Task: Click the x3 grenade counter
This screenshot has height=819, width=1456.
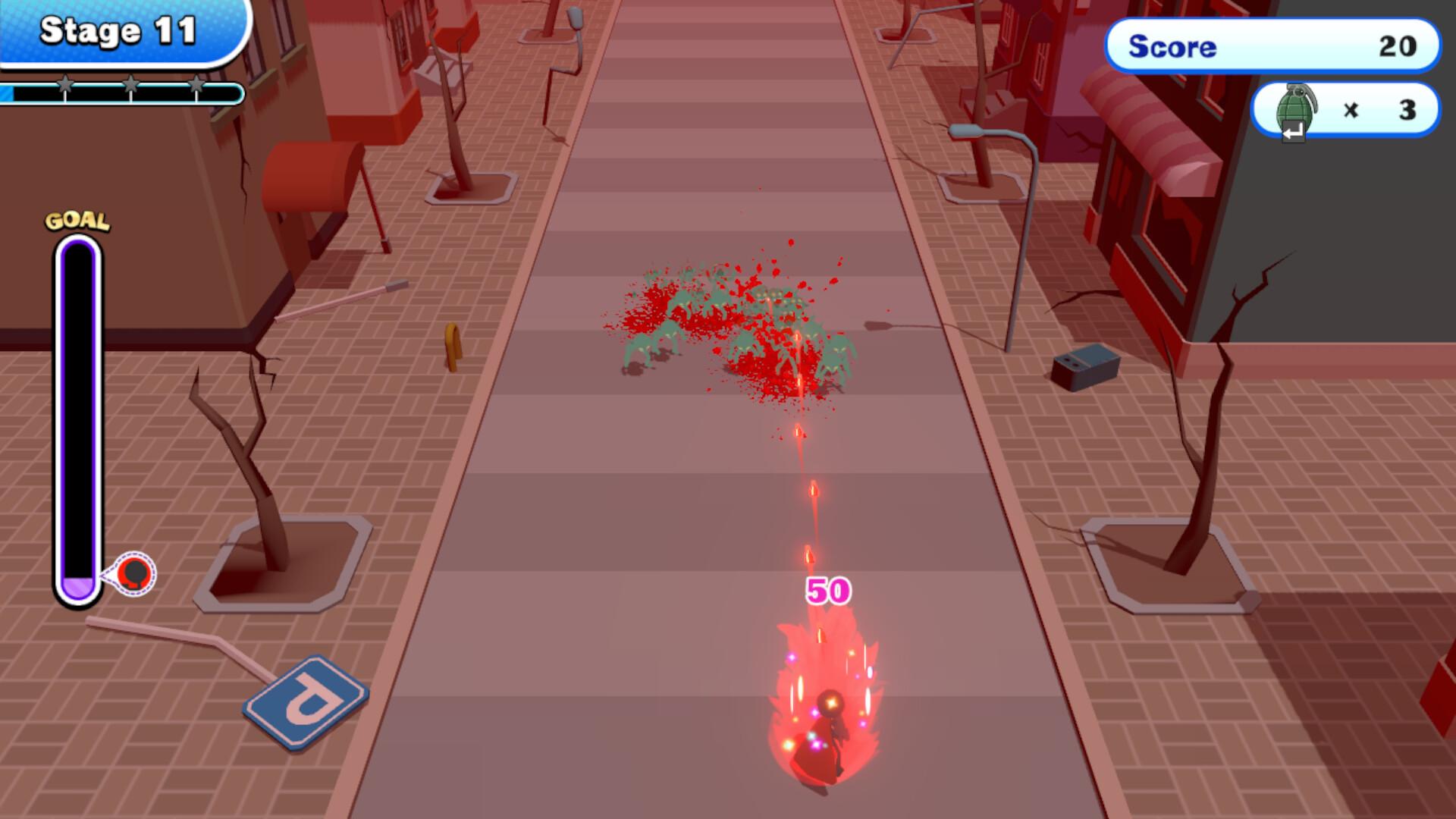Action: click(x=1380, y=110)
